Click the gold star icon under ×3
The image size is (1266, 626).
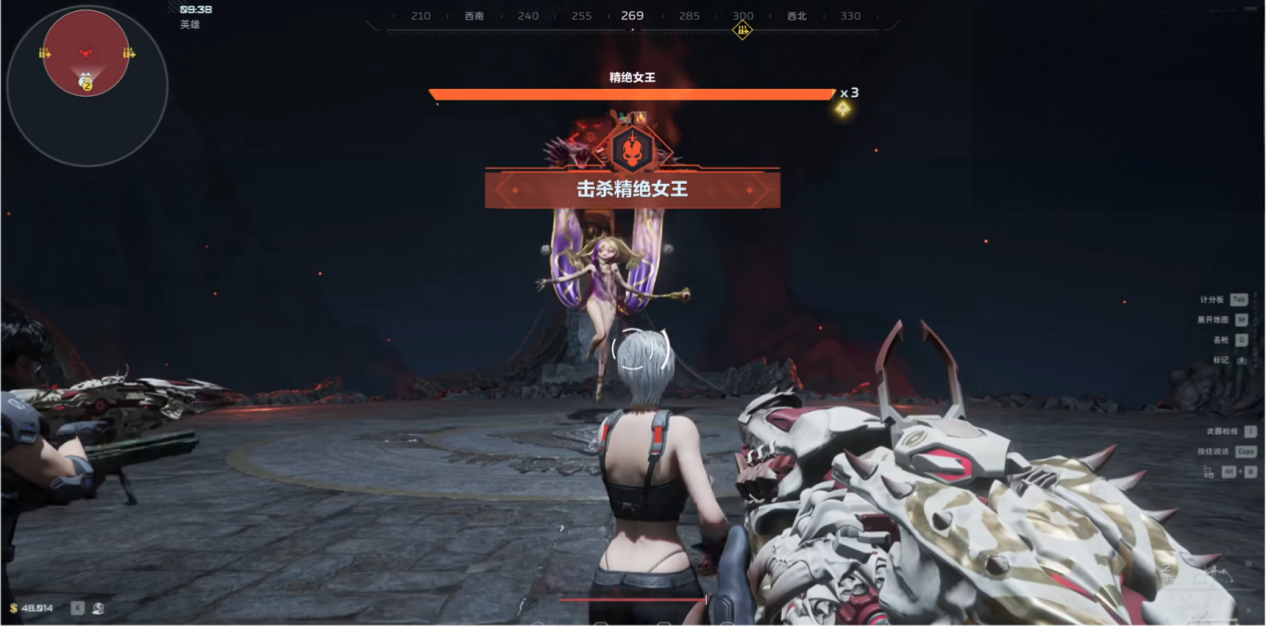point(843,109)
